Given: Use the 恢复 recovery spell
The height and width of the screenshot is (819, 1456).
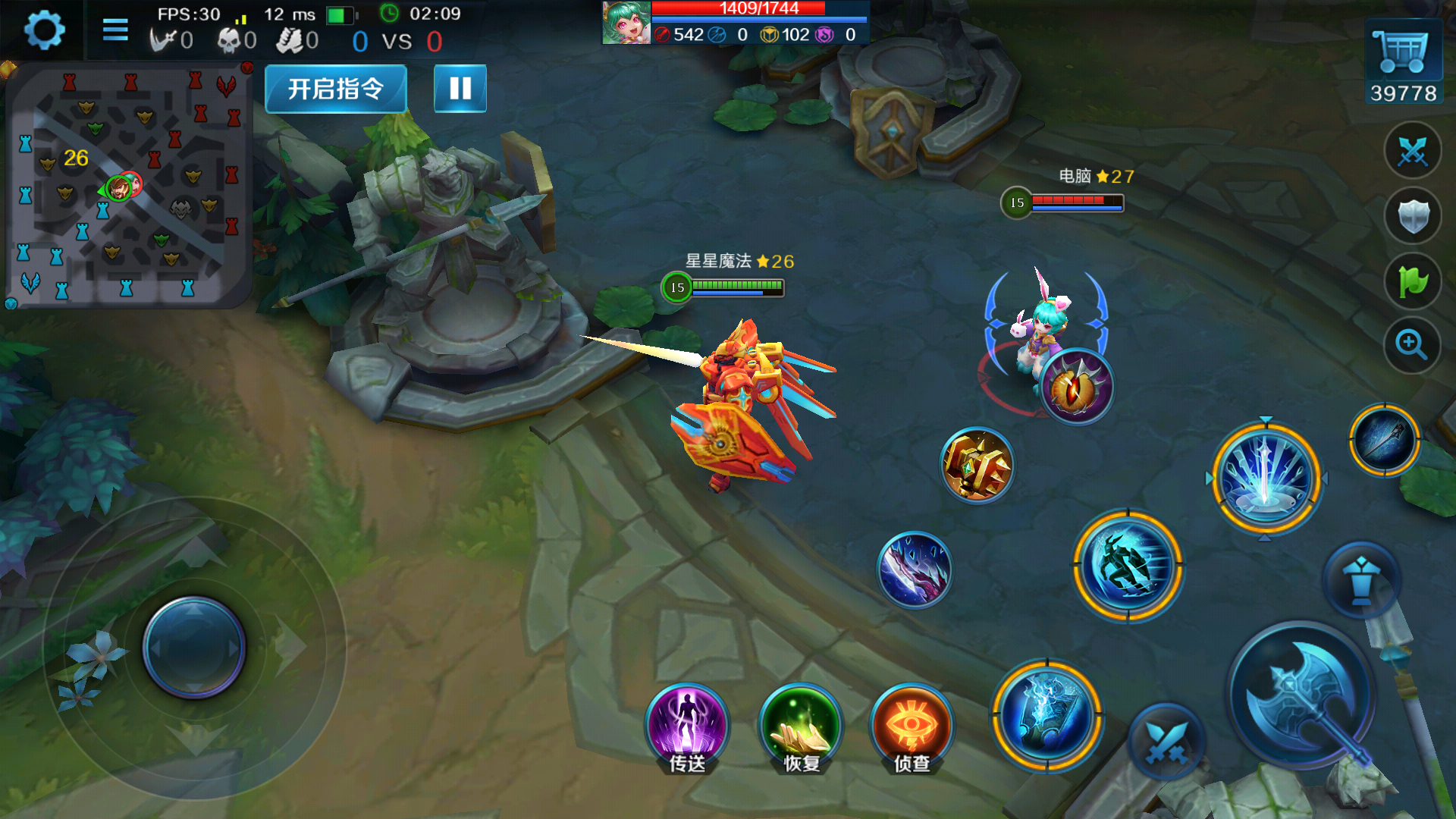Looking at the screenshot, I should 801,726.
